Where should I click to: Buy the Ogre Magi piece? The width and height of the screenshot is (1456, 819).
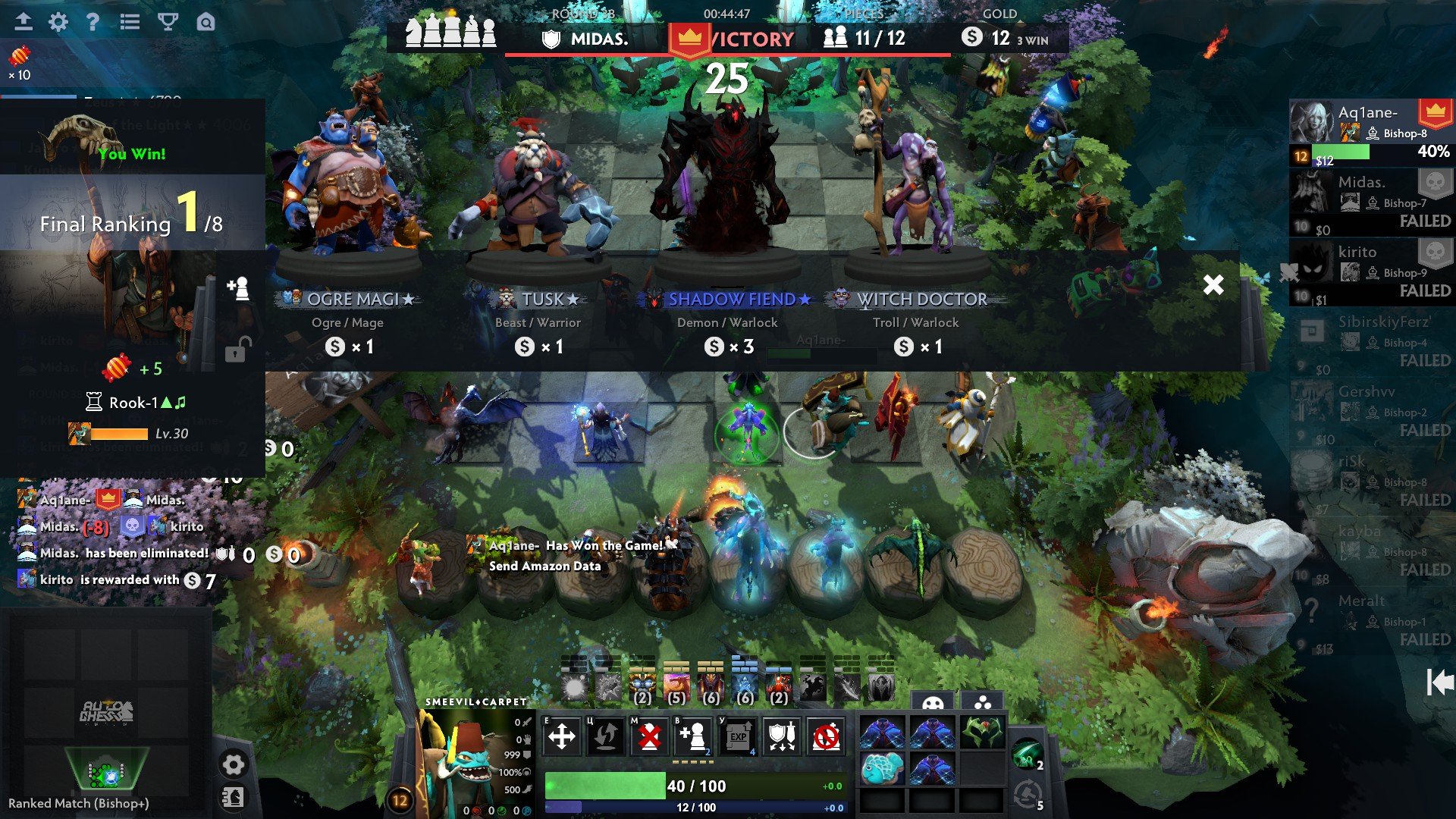[x=348, y=227]
